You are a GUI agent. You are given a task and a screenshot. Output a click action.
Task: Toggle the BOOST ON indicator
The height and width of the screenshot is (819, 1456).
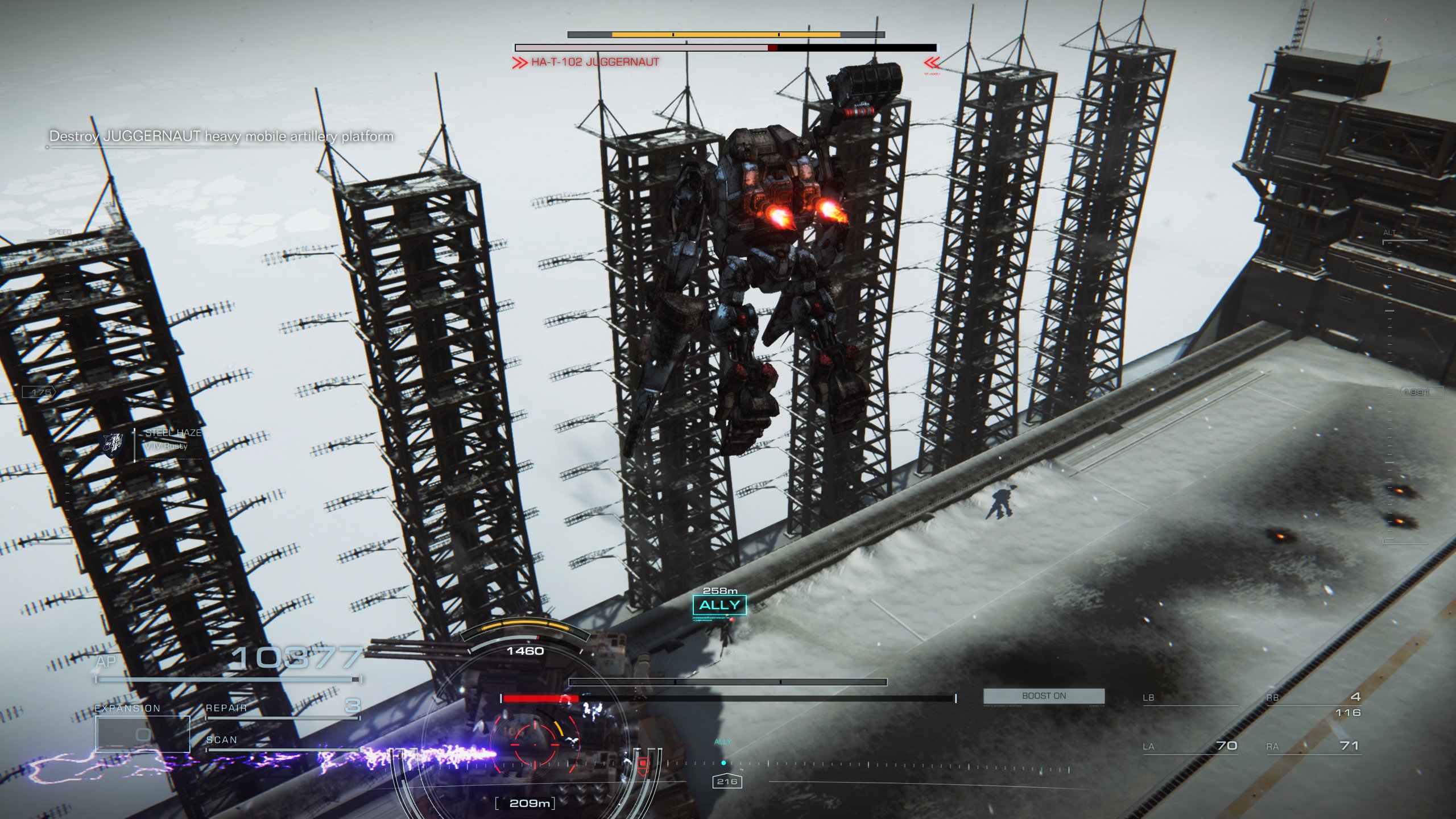point(1044,696)
